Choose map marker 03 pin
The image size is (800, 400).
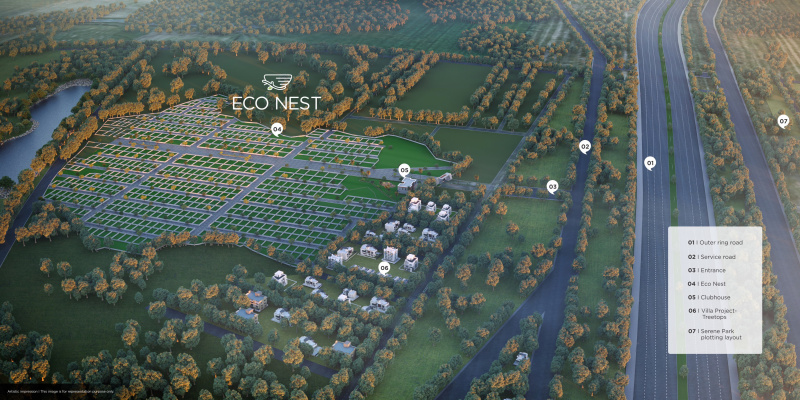pos(552,186)
